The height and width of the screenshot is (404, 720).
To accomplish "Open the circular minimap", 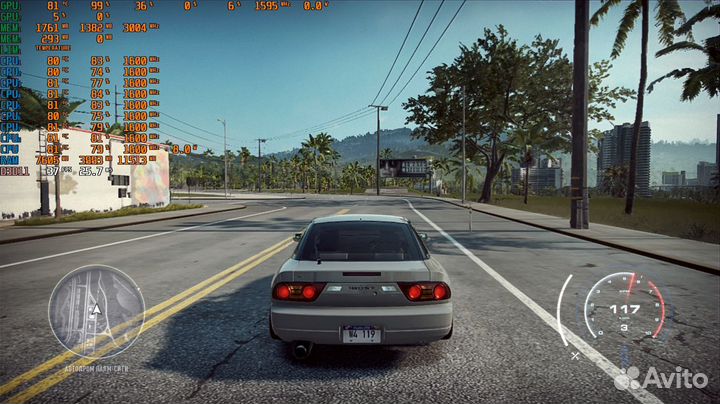I will click(x=96, y=311).
